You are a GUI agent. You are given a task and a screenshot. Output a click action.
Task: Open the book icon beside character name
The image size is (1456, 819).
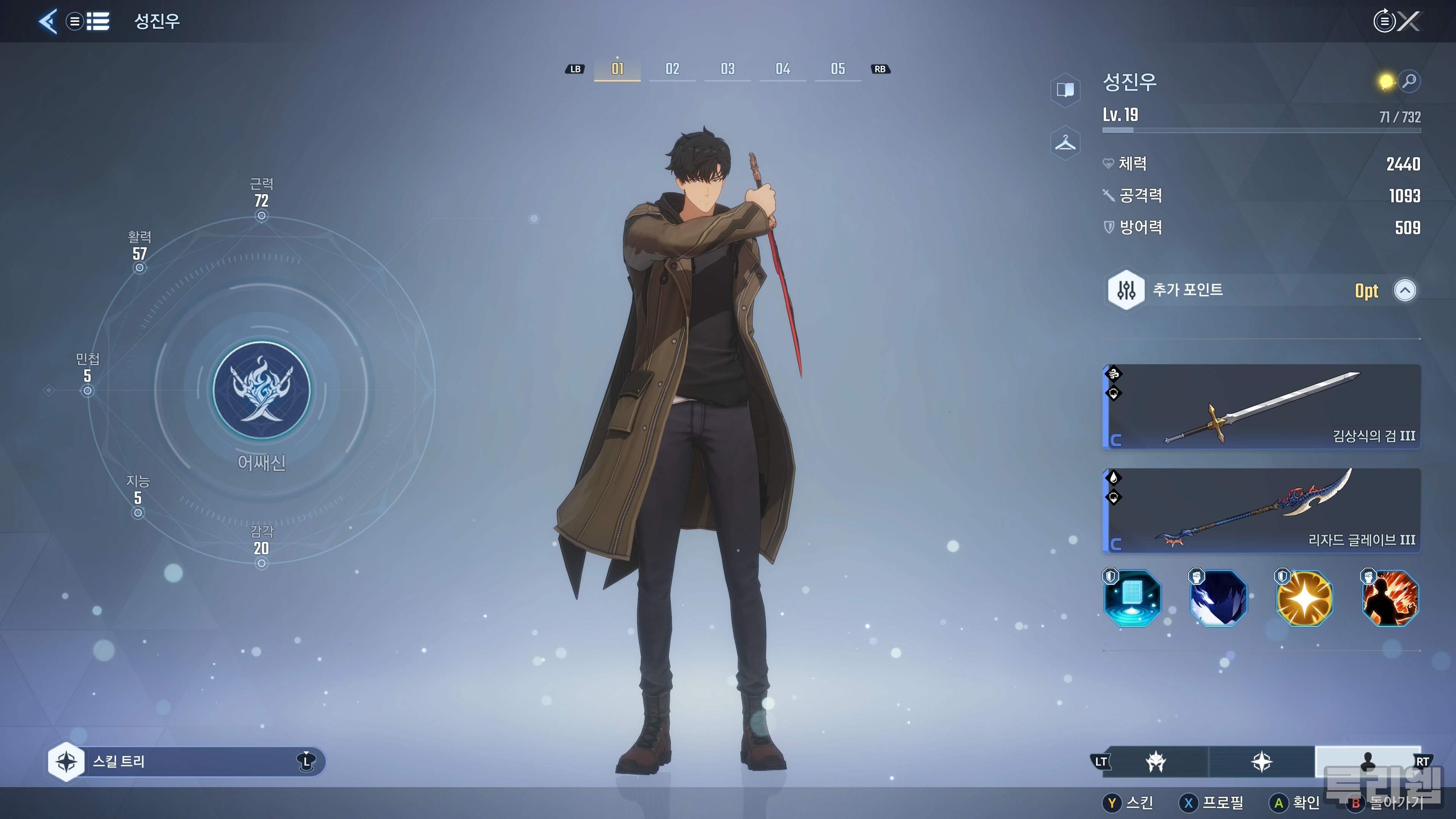(x=1065, y=89)
